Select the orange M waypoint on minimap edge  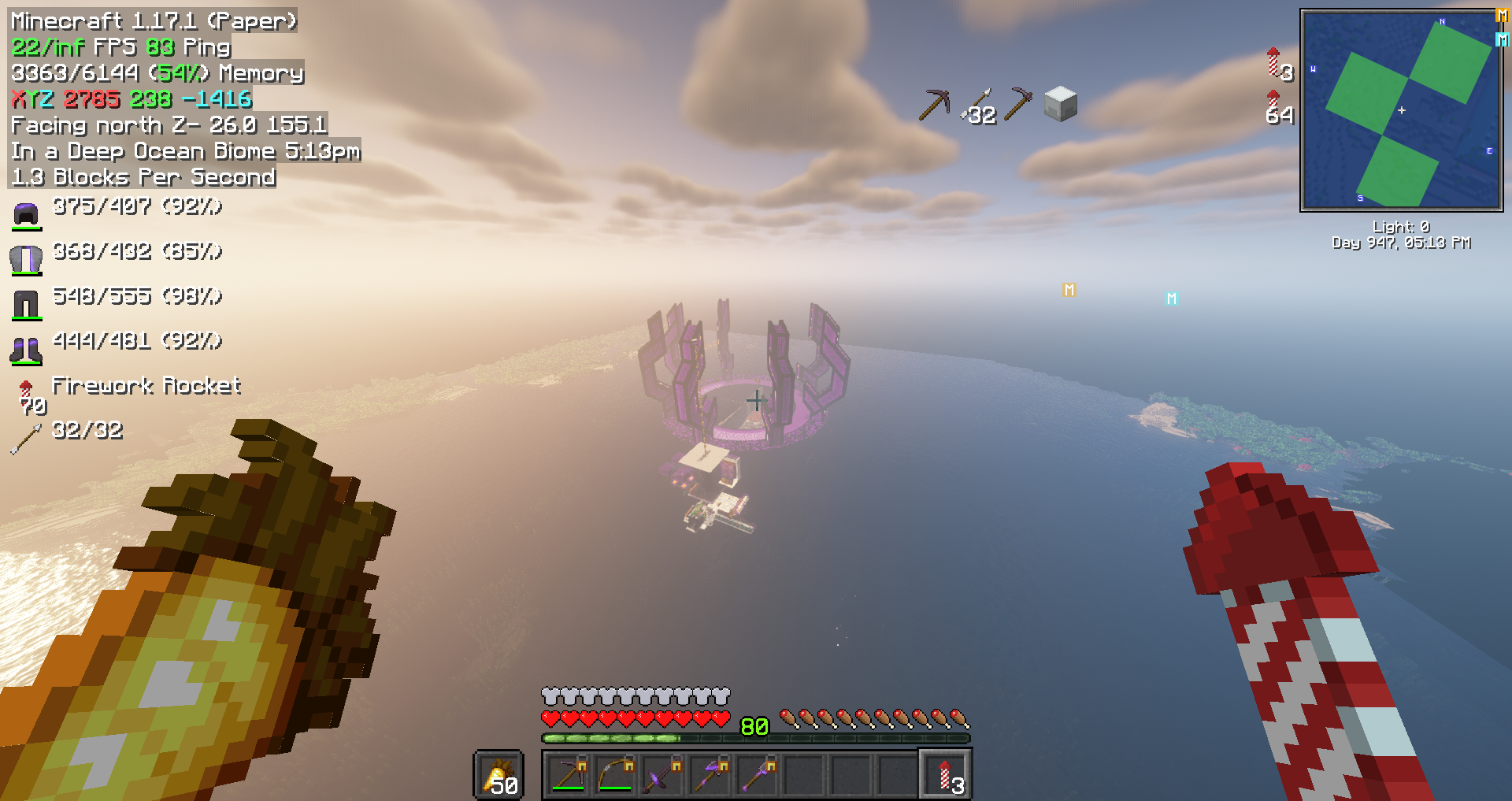[1502, 16]
